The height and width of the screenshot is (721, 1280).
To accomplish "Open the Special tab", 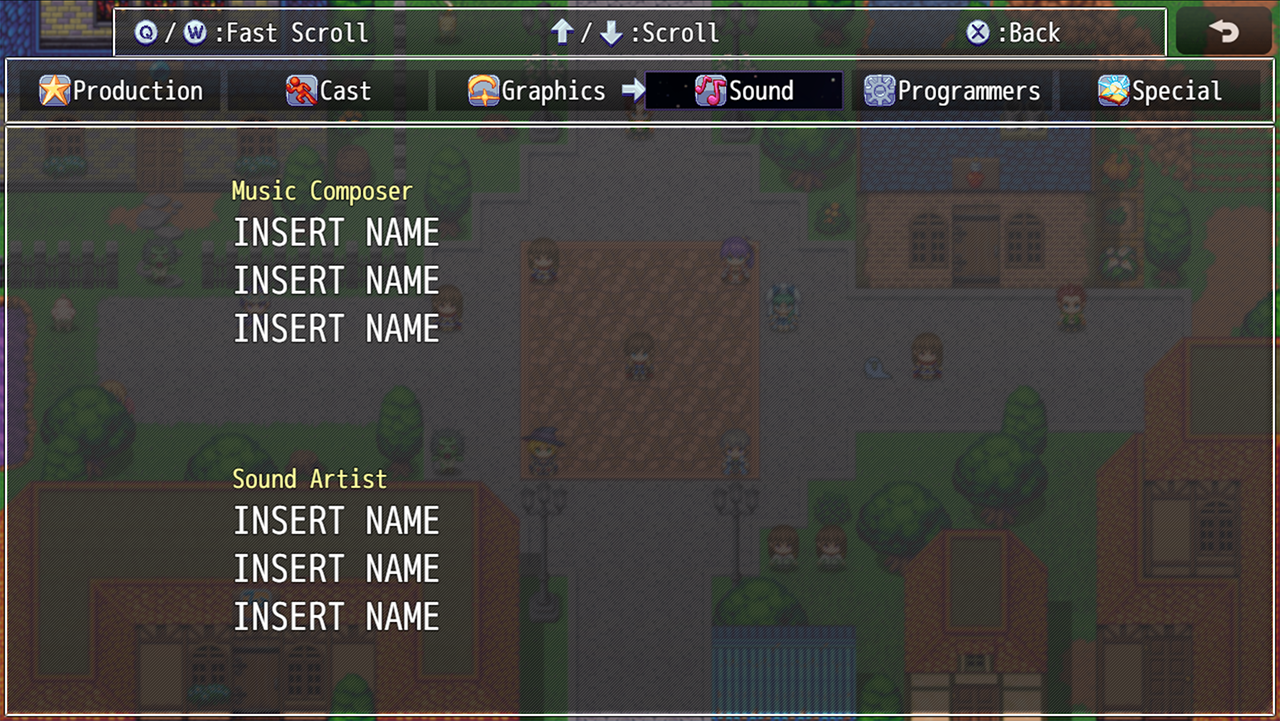I will 1159,91.
